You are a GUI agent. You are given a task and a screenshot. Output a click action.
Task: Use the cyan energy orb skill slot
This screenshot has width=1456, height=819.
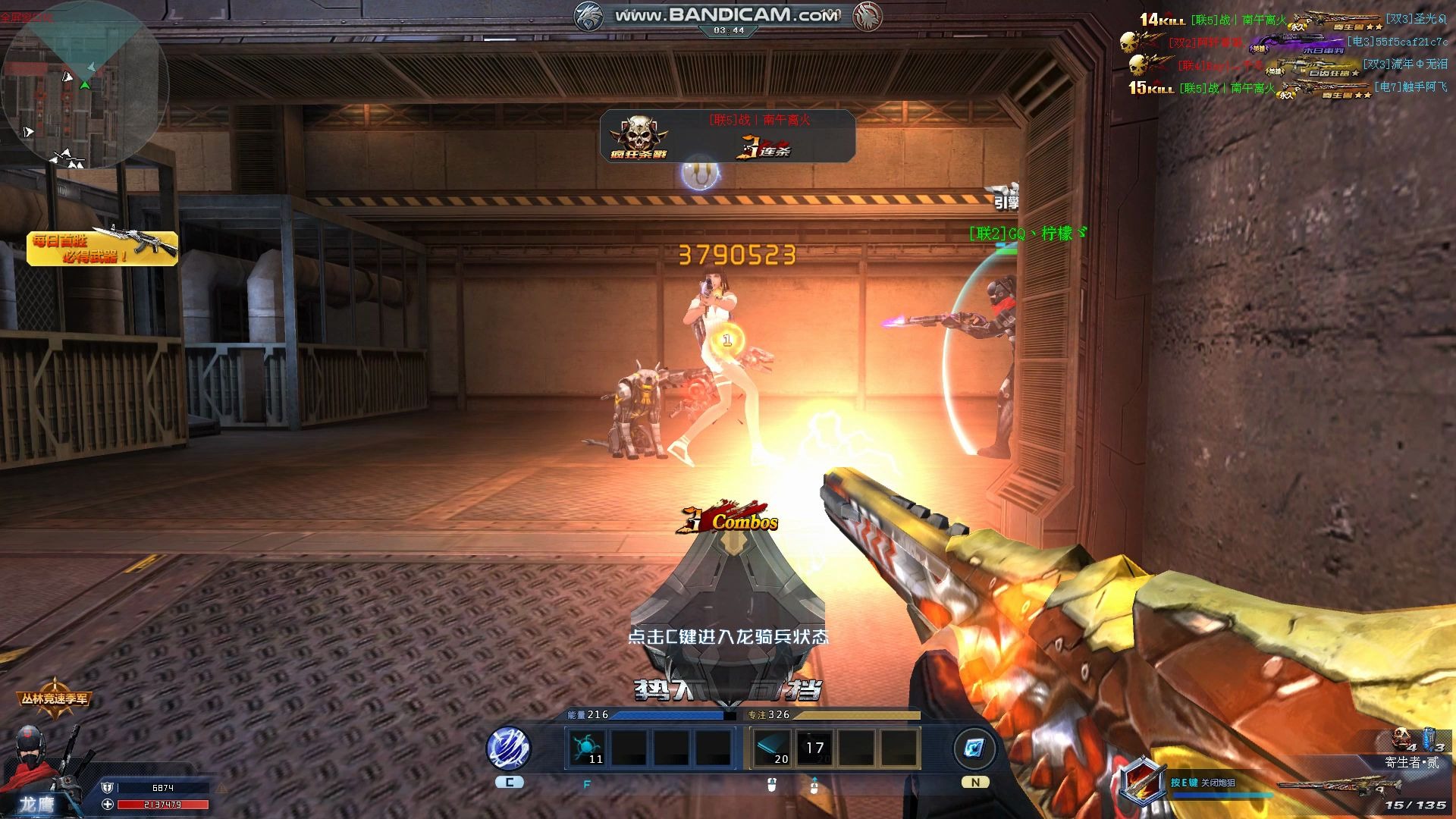point(588,747)
